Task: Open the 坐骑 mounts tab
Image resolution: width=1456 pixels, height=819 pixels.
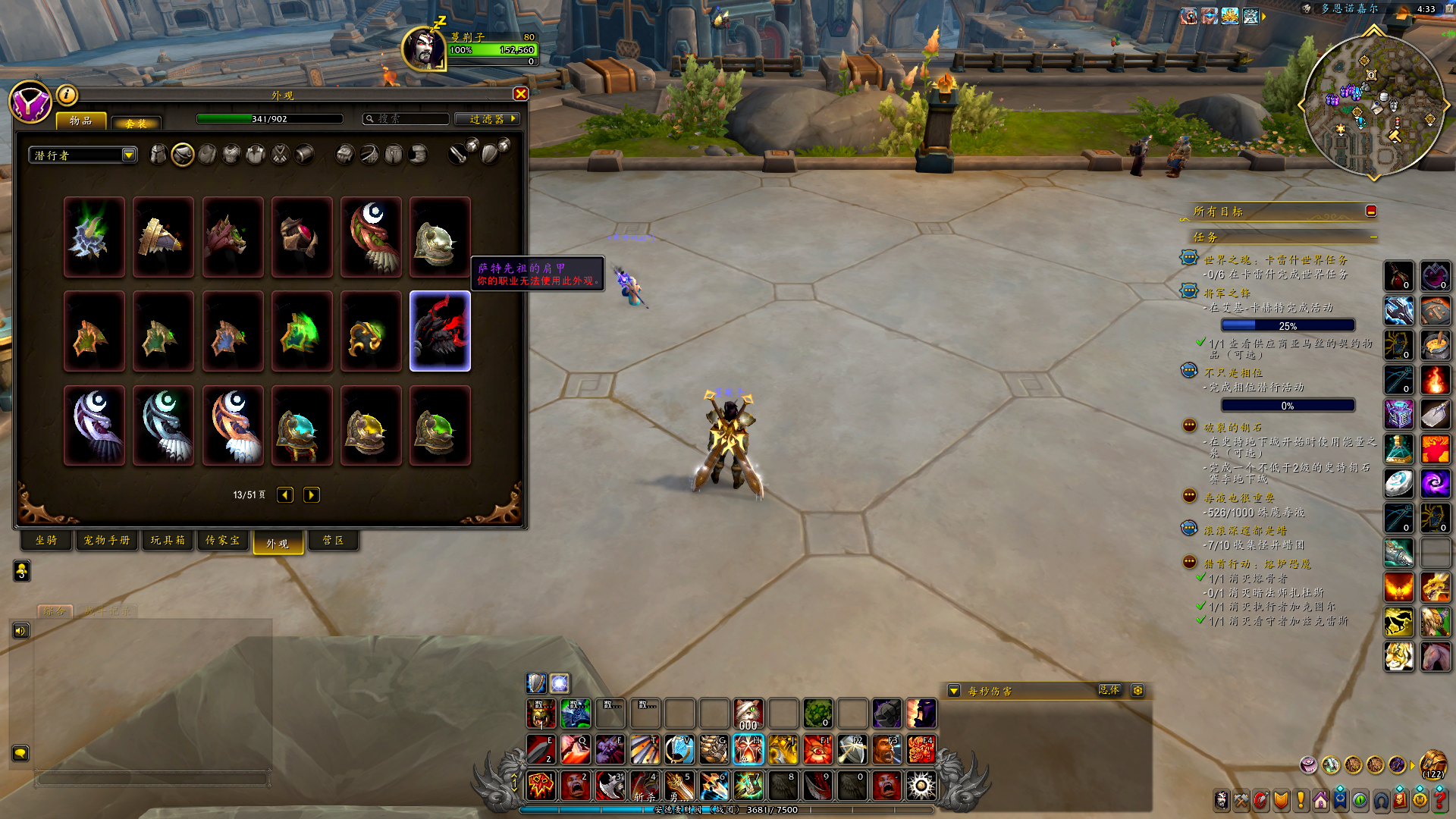Action: tap(46, 541)
